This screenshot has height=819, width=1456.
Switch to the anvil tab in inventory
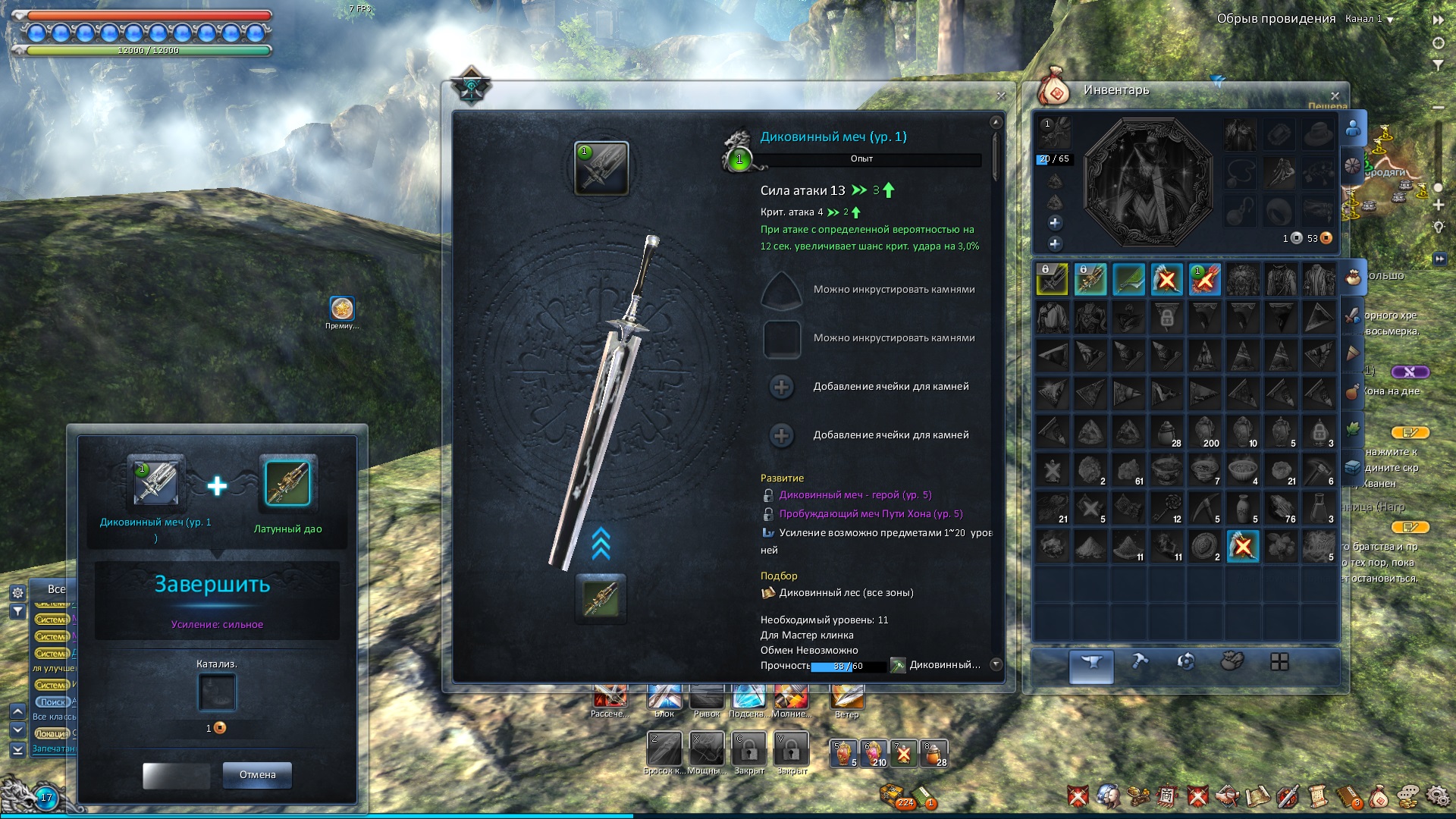point(1091,664)
